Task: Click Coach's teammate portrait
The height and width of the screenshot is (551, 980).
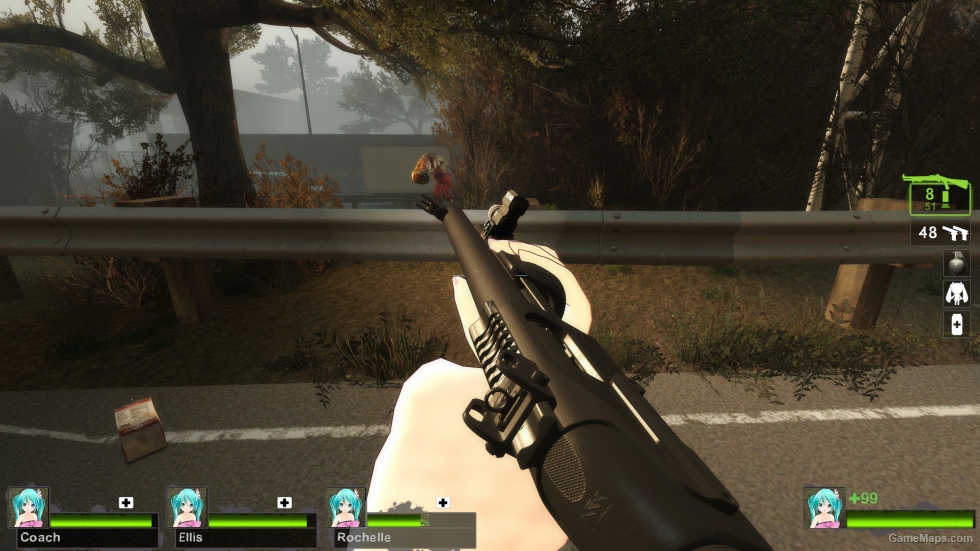Action: (x=28, y=507)
